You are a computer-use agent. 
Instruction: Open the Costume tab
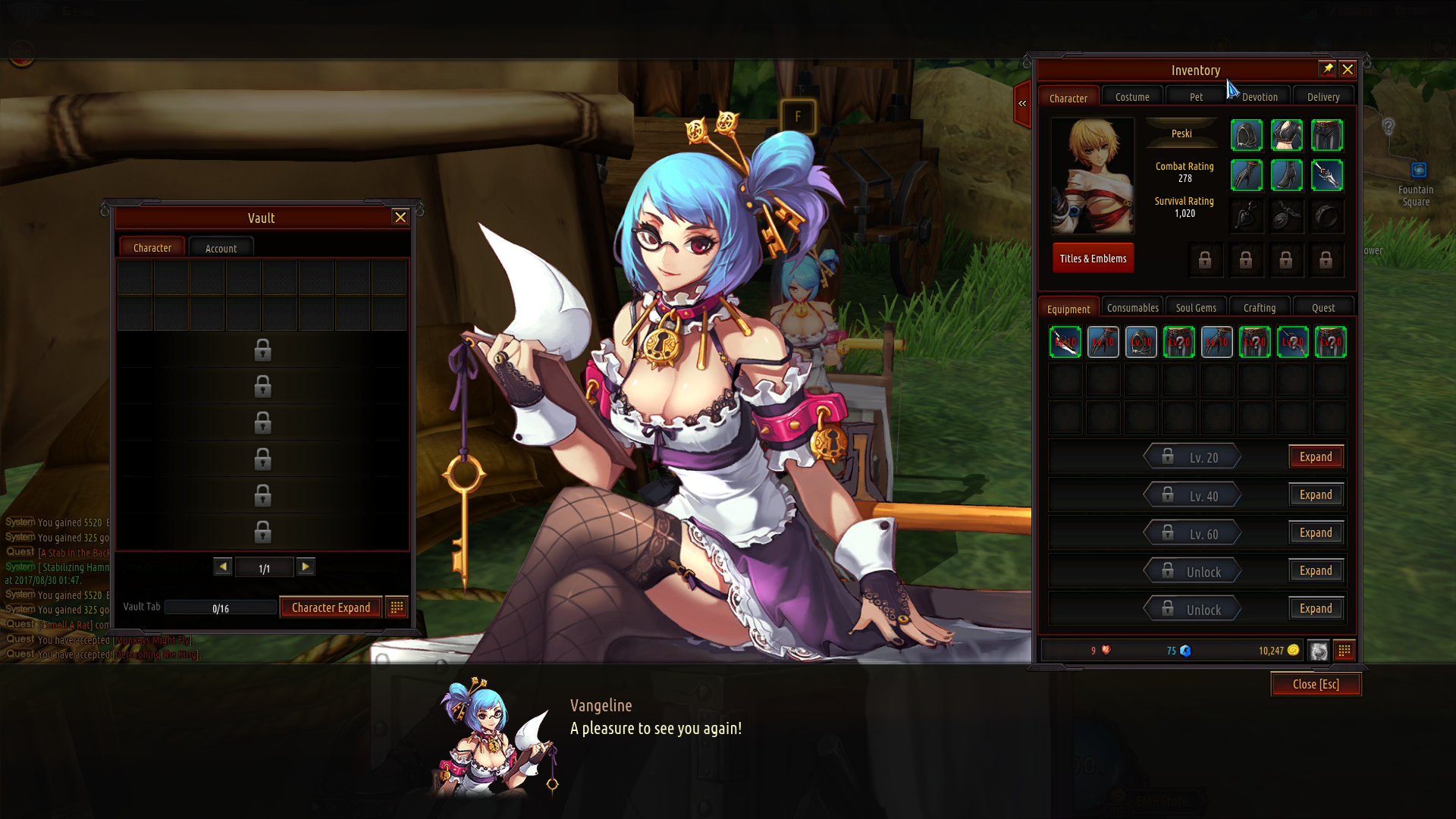pos(1132,97)
